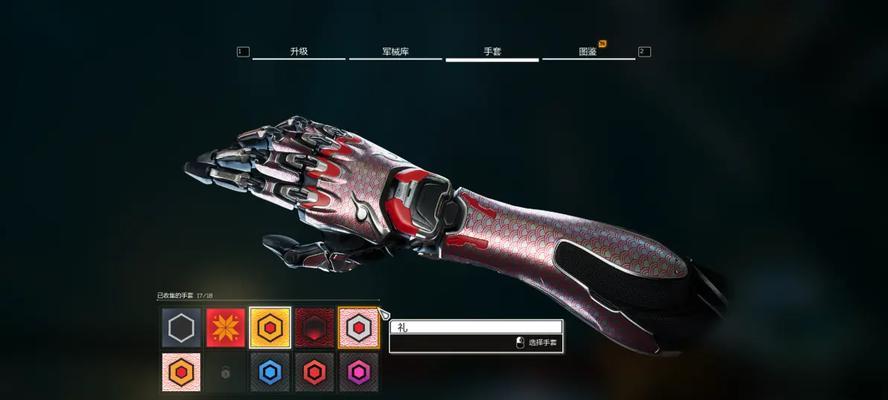Viewport: 888px width, 400px height.
Task: Go to the 图鉴 tab
Action: pos(588,51)
